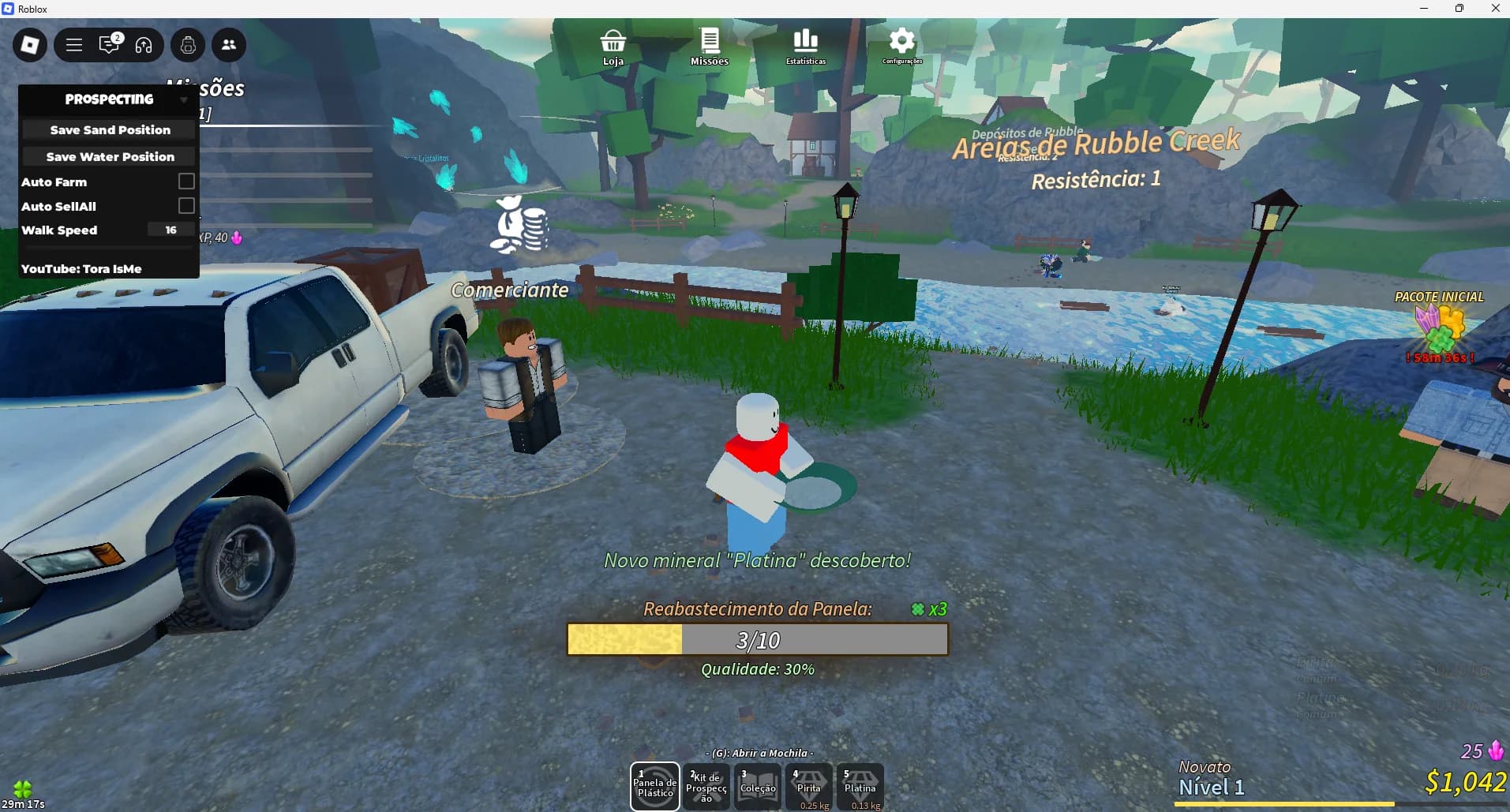The width and height of the screenshot is (1510, 812).
Task: Collapse the Prospecting panel dropdown
Action: (x=185, y=99)
